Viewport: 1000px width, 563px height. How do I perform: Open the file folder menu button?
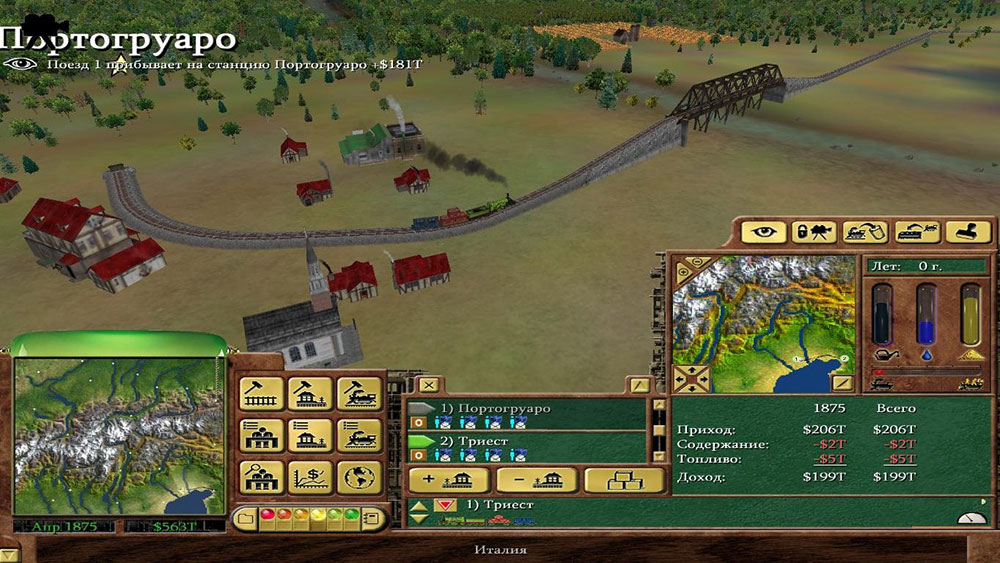point(245,518)
